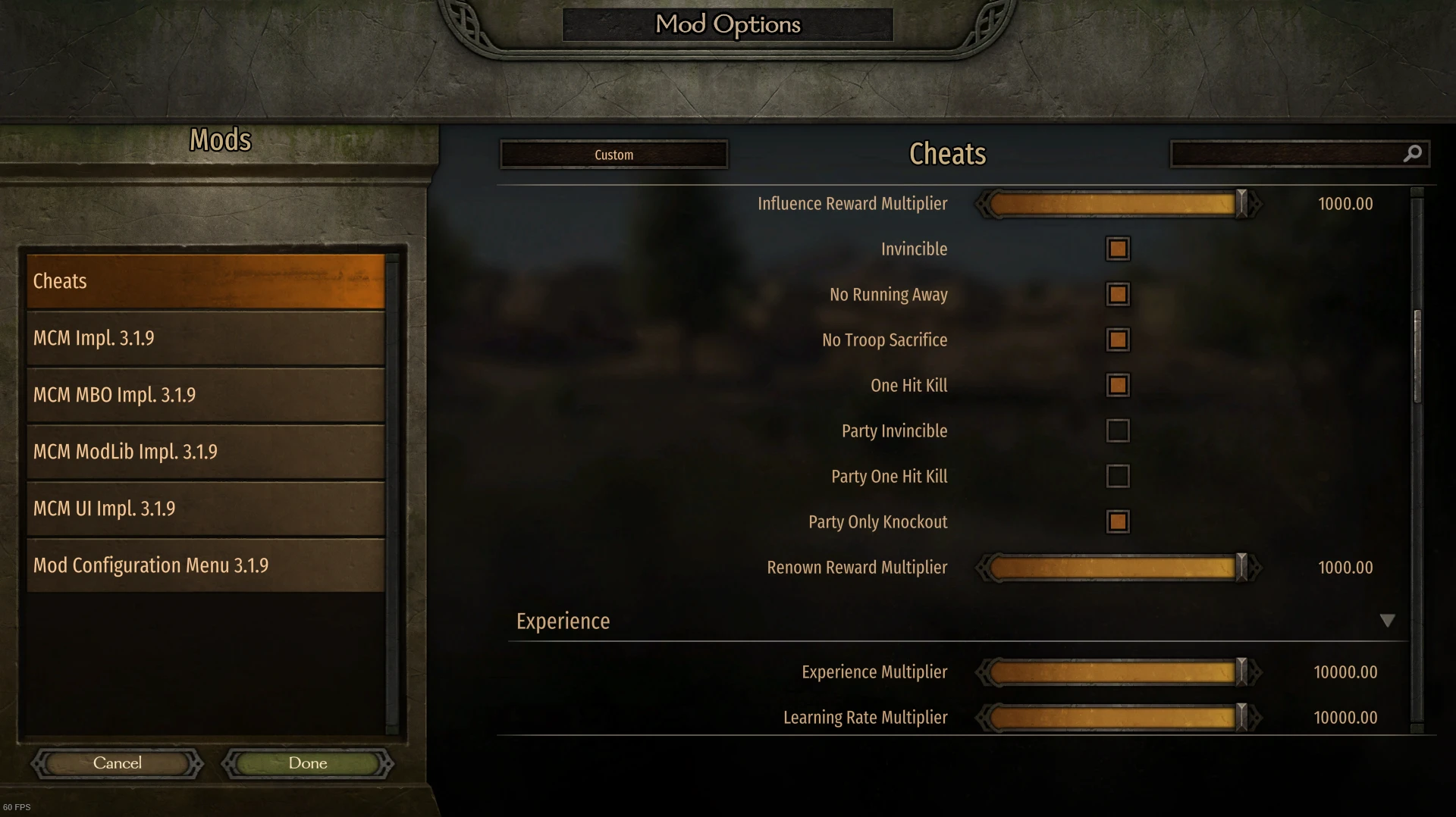Screen dimensions: 1456x817
Task: Collapse the Experience section
Action: [x=1389, y=620]
